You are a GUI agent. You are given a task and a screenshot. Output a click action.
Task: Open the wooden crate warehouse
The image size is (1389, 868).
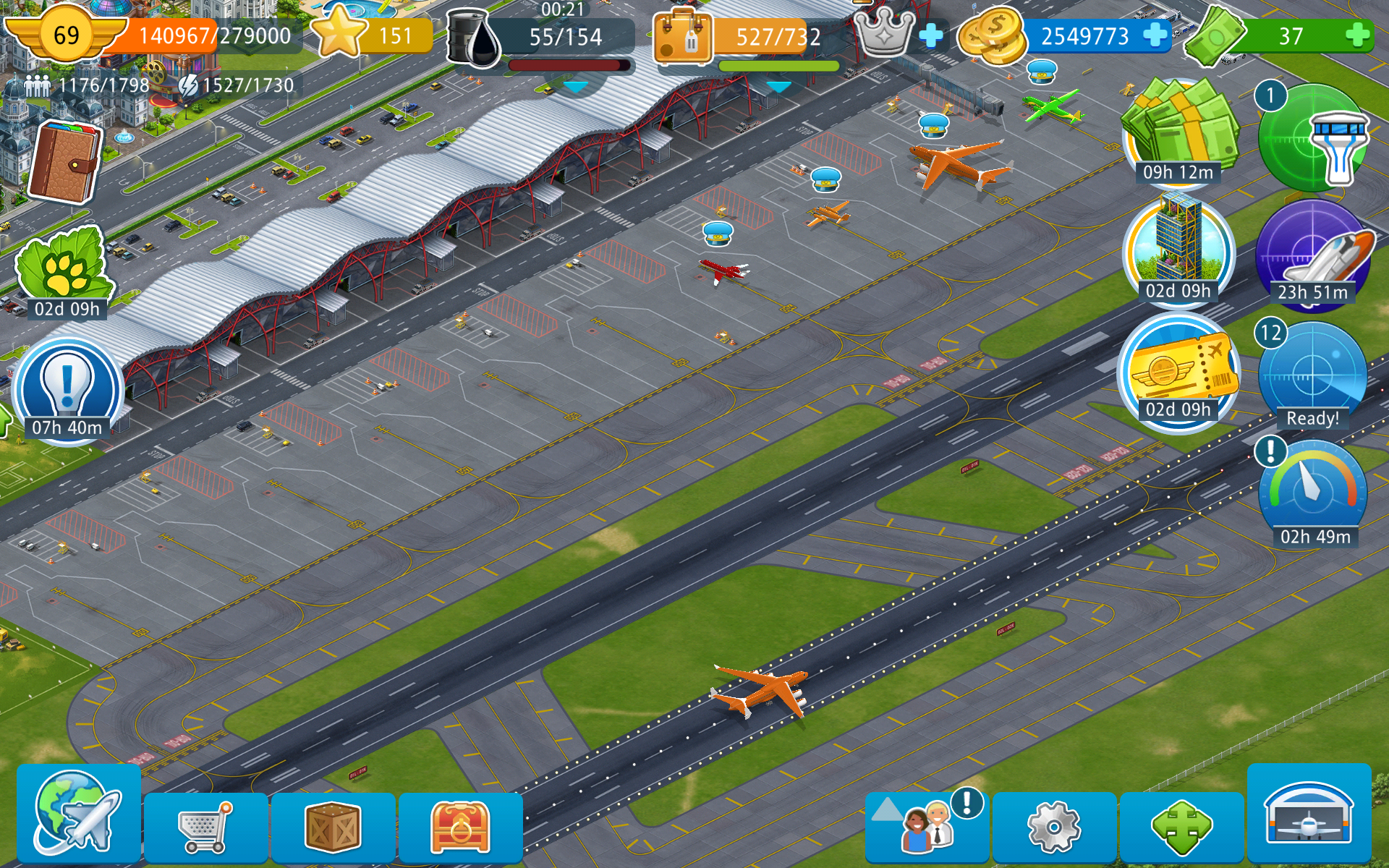[333, 827]
